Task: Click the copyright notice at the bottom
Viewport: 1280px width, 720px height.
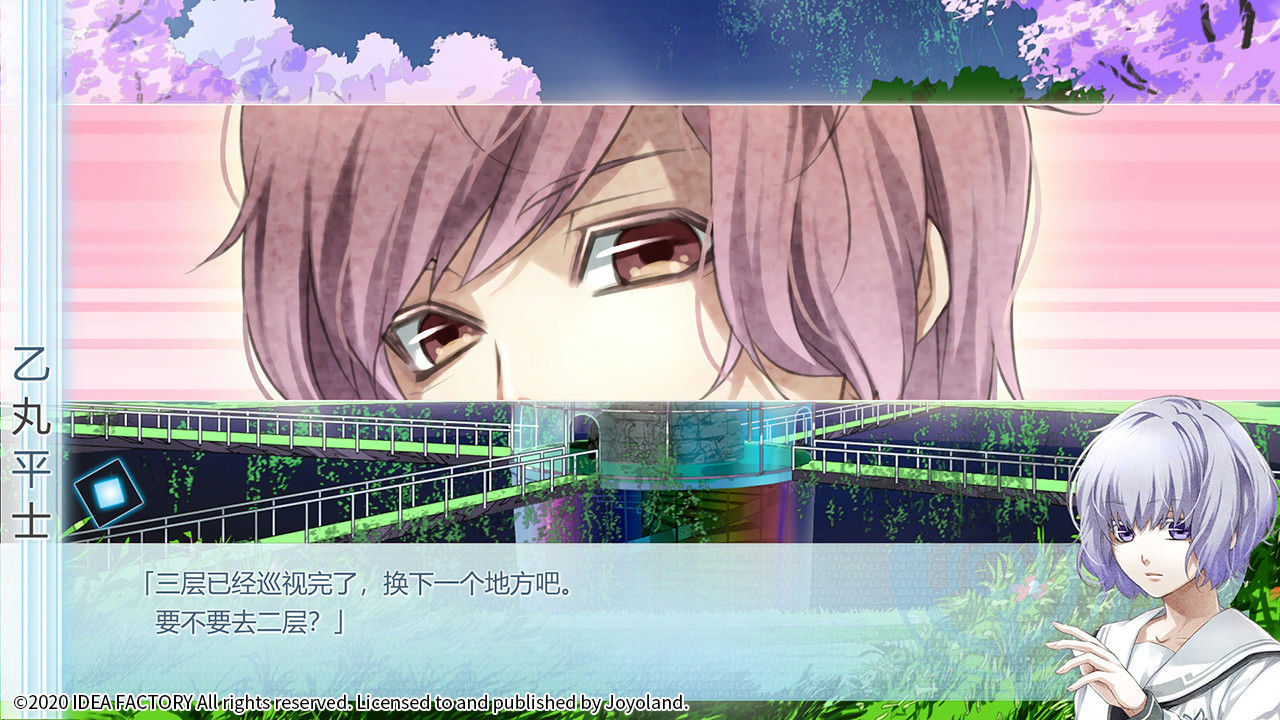Action: click(x=350, y=703)
